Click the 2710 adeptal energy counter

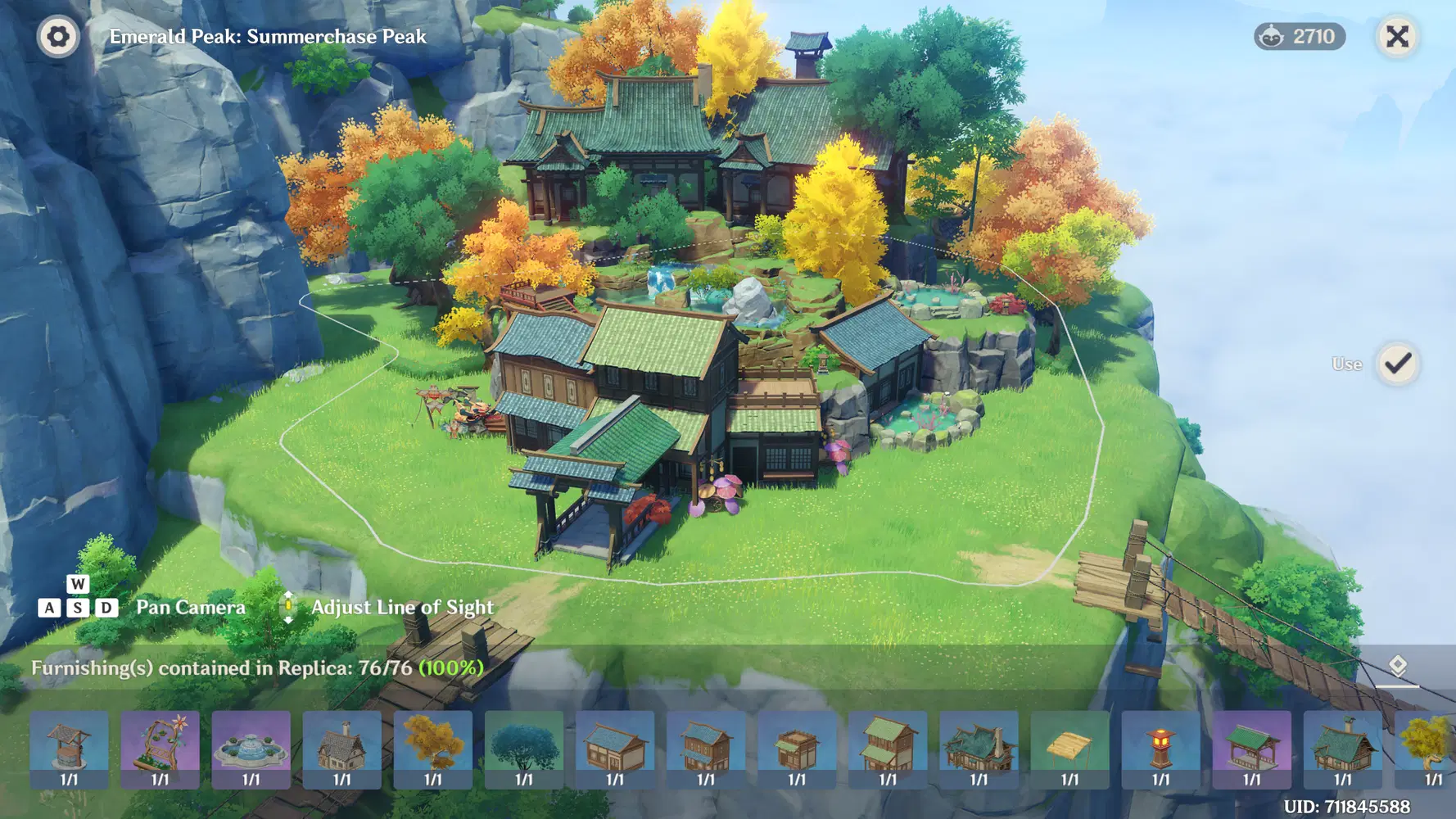point(1300,37)
